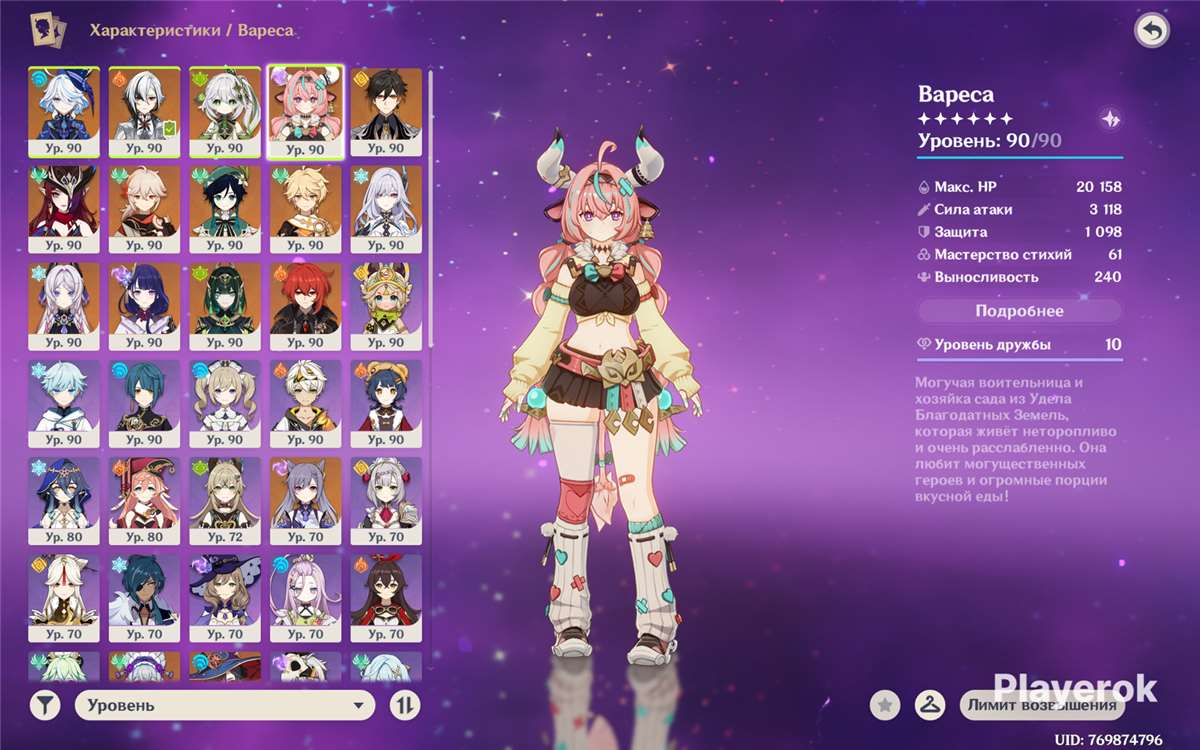Open the Лимит возвышения ascension limit
1200x750 pixels.
click(x=1041, y=706)
